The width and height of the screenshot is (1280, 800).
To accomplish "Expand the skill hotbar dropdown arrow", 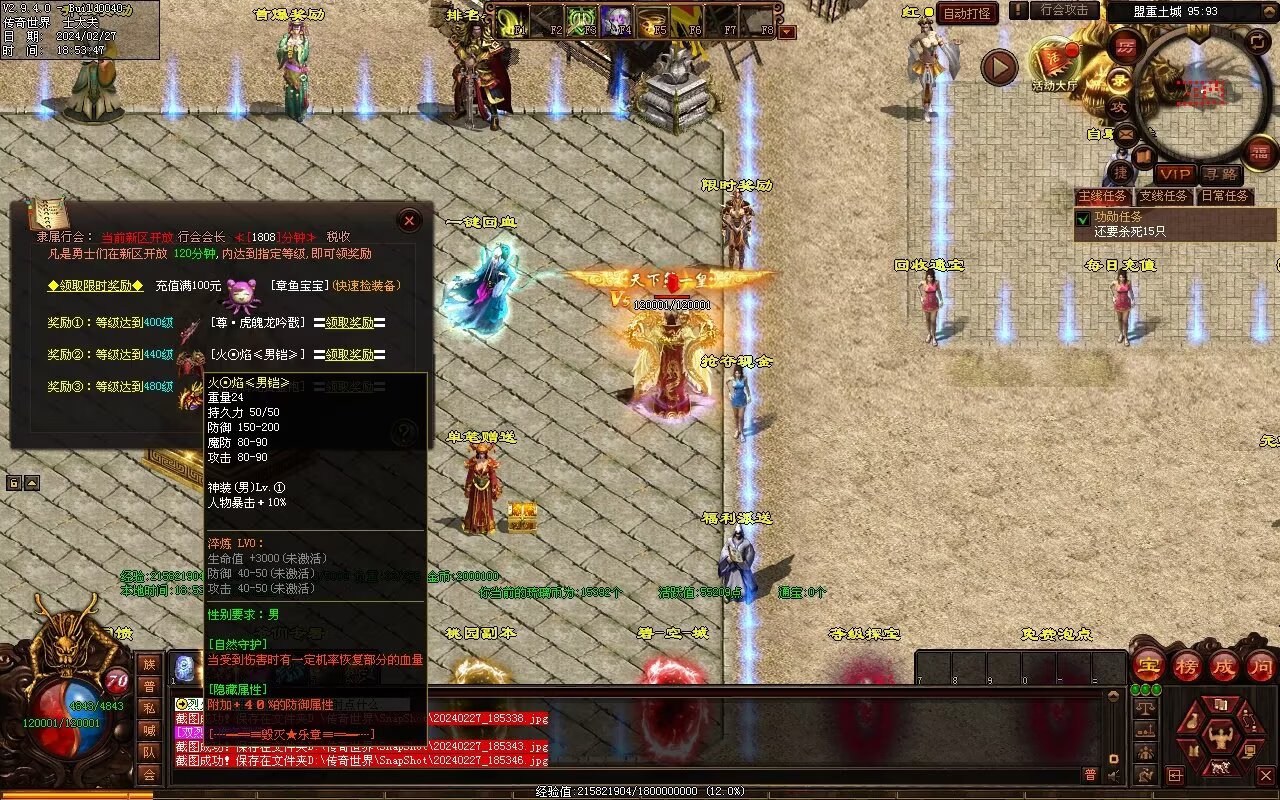I will click(788, 32).
